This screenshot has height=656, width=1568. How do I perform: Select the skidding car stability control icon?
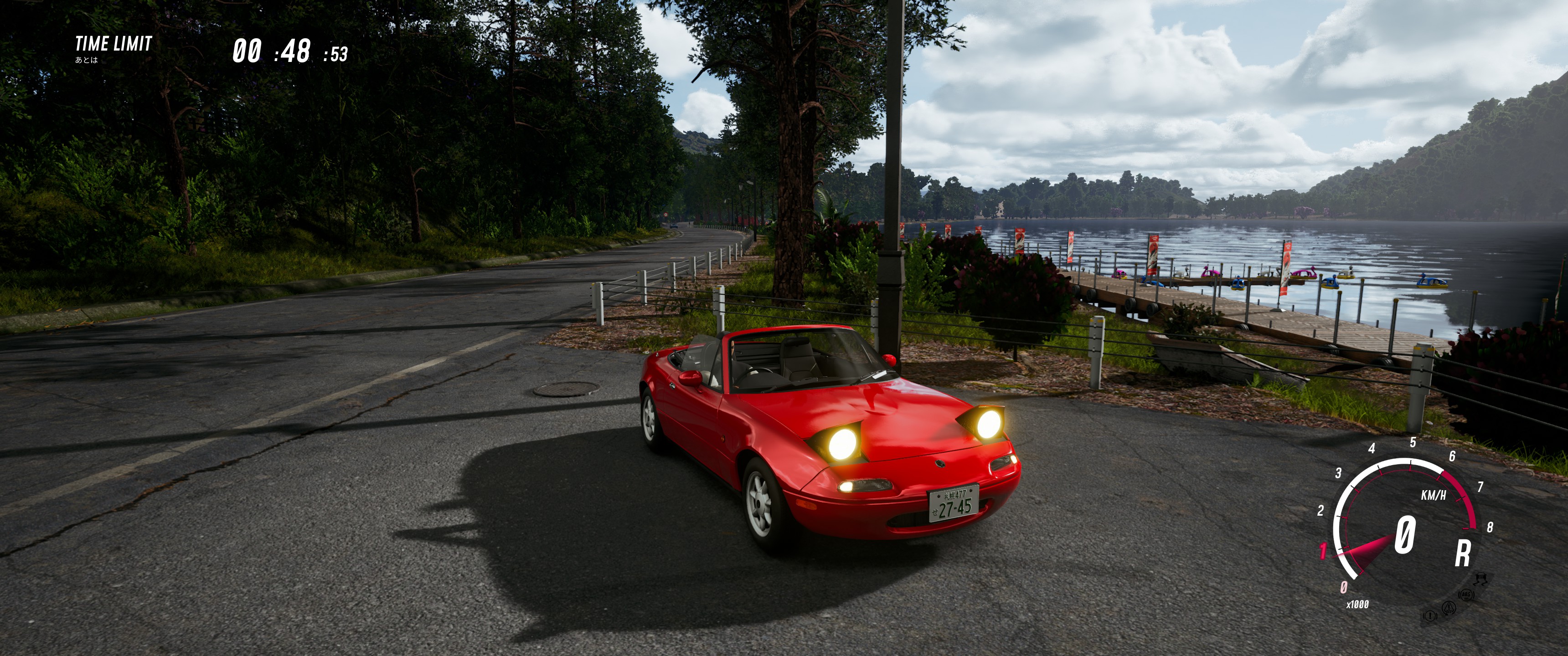pyautogui.click(x=1482, y=579)
